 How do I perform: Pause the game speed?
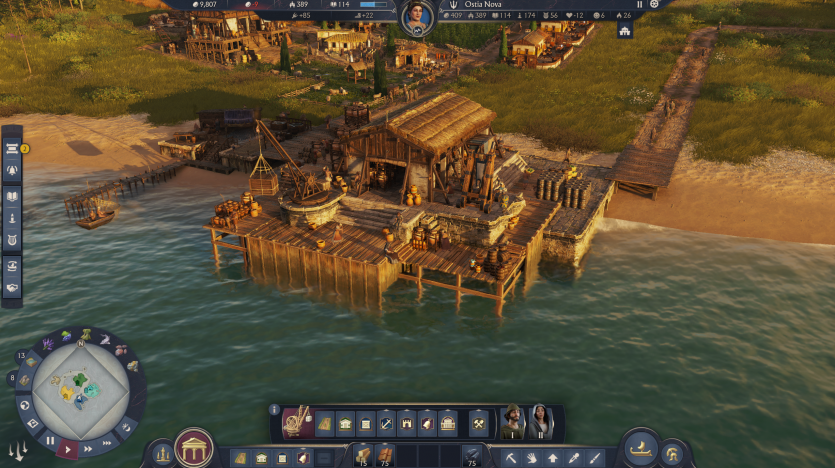click(49, 440)
